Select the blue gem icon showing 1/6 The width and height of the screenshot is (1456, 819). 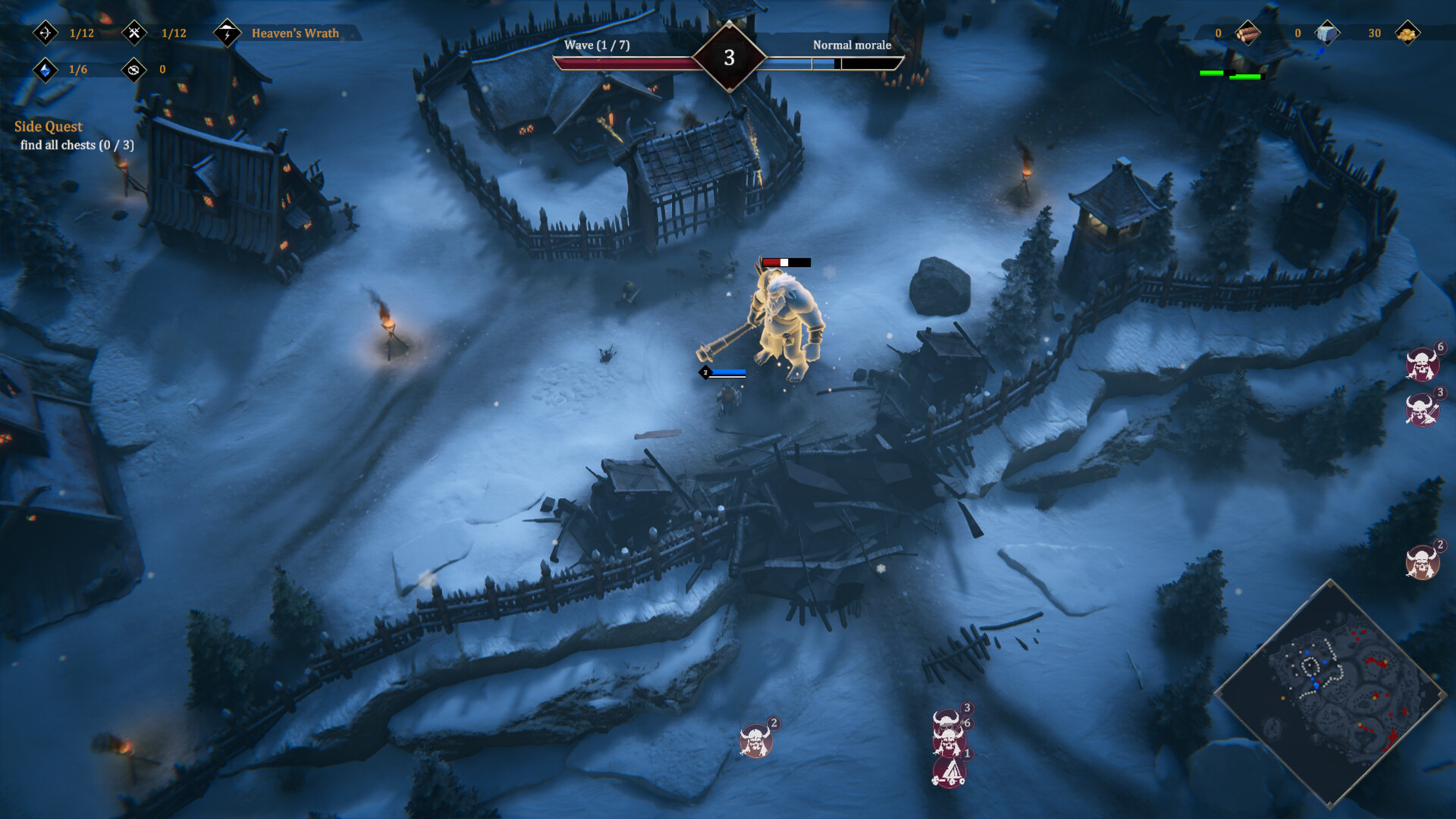tap(45, 68)
